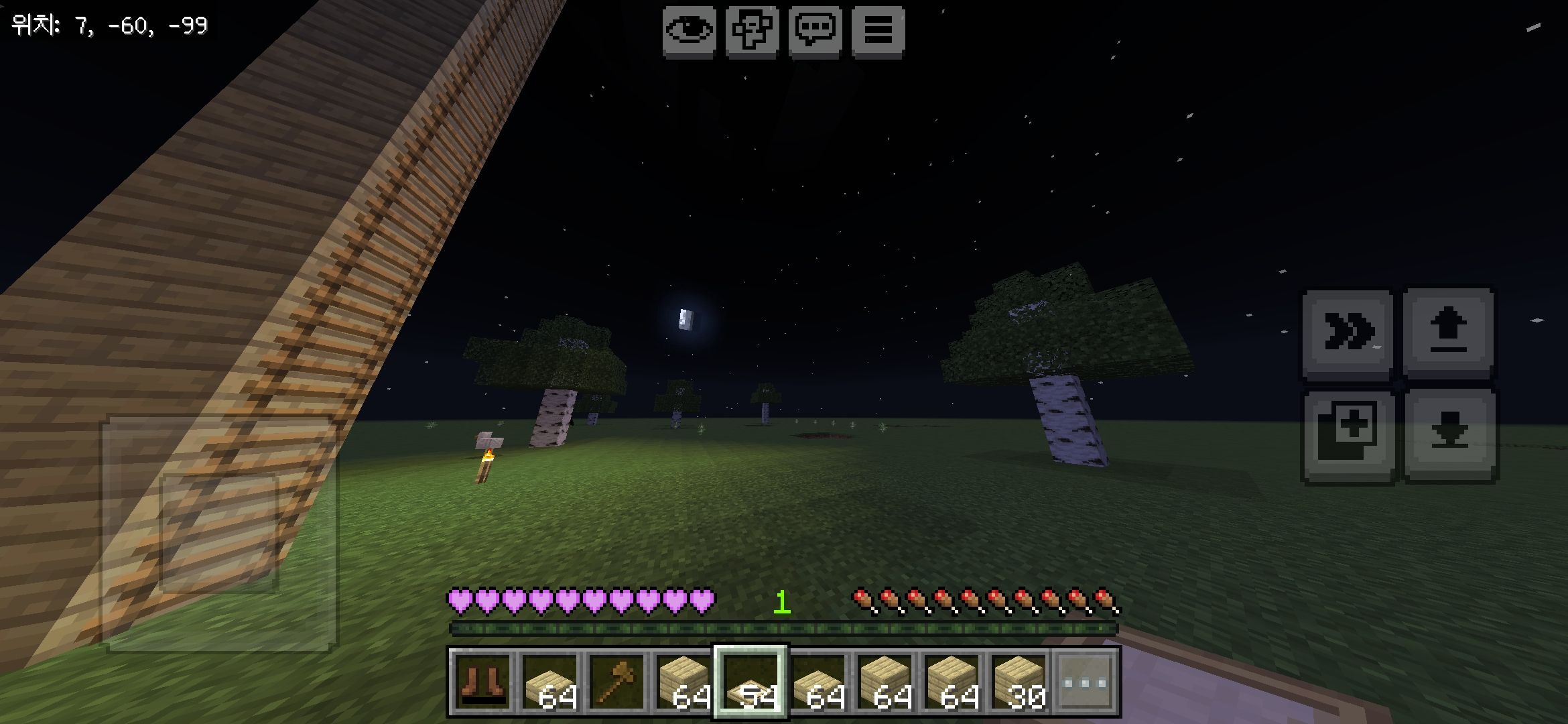This screenshot has height=724, width=1568.
Task: Open the pause menu hamburger button
Action: pyautogui.click(x=878, y=30)
